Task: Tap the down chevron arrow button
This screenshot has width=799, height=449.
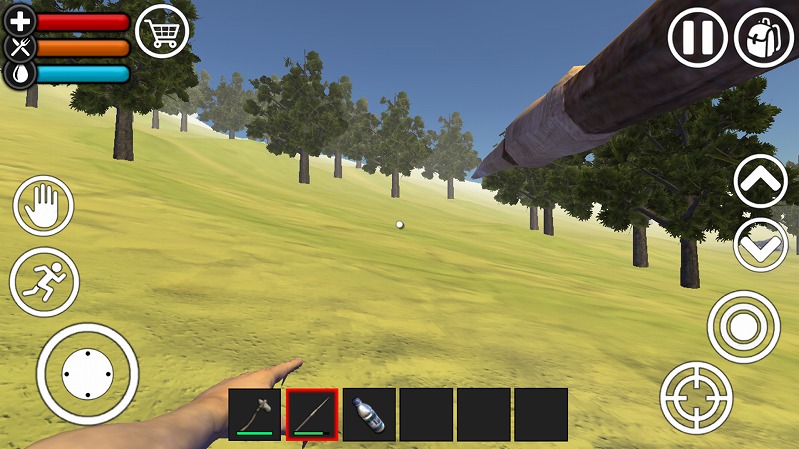Action: (x=760, y=245)
